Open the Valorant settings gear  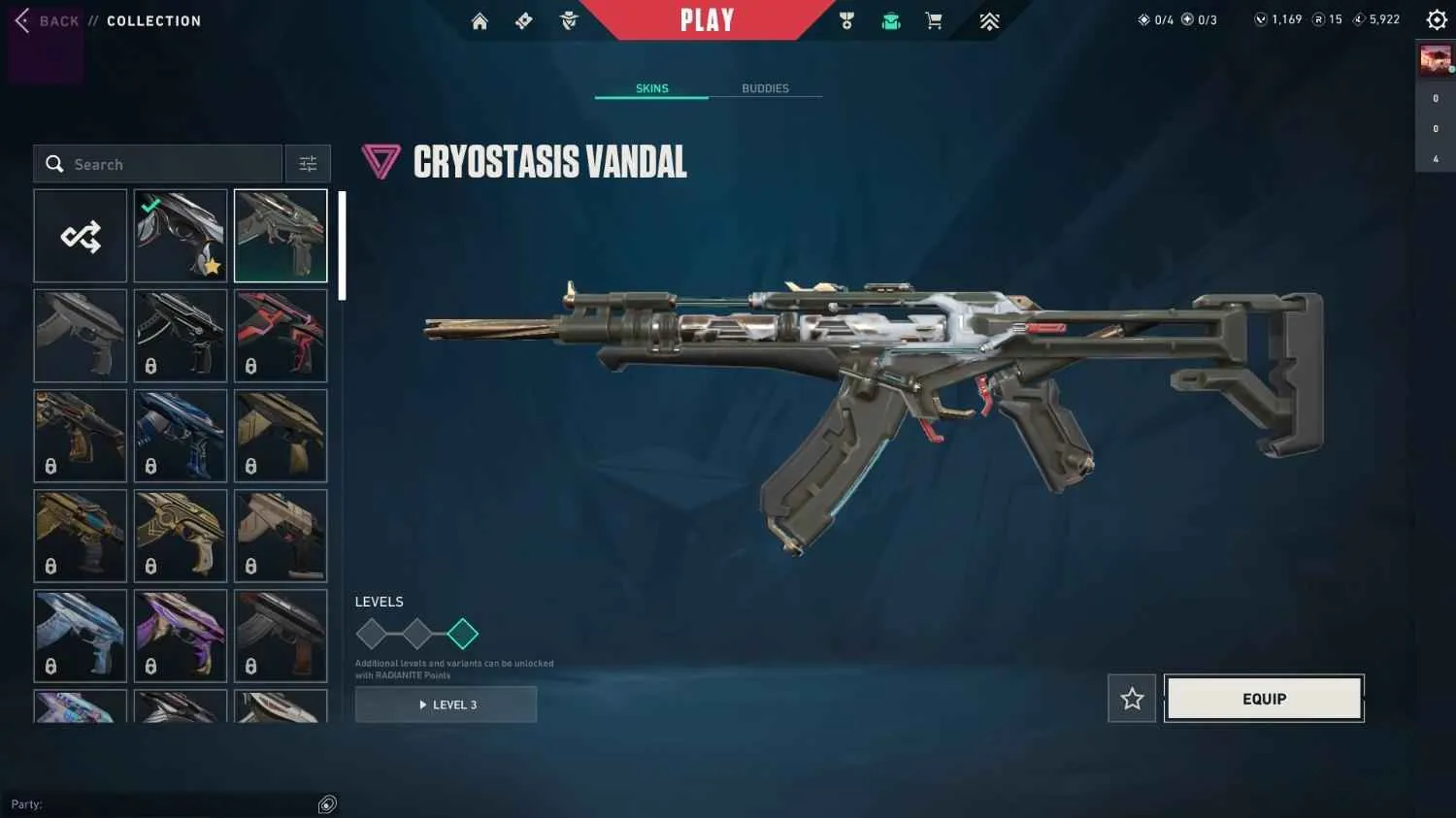(1436, 19)
